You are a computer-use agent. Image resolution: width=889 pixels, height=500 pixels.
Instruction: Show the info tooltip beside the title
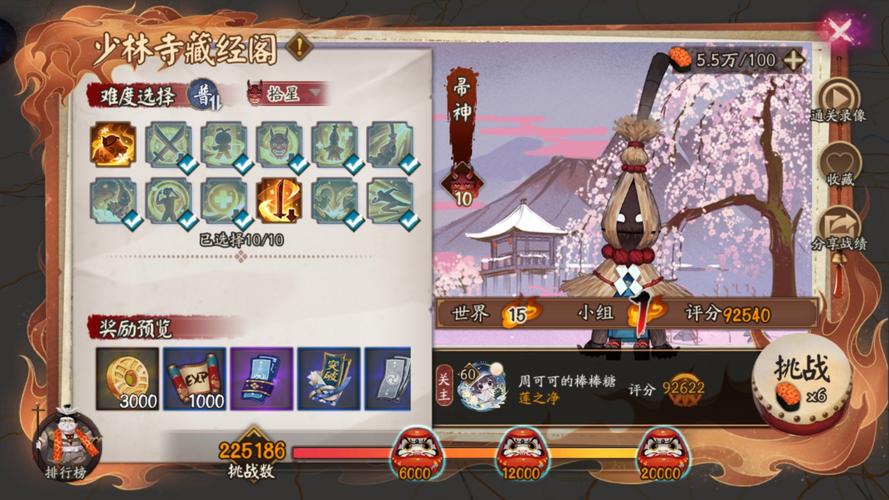tap(298, 45)
